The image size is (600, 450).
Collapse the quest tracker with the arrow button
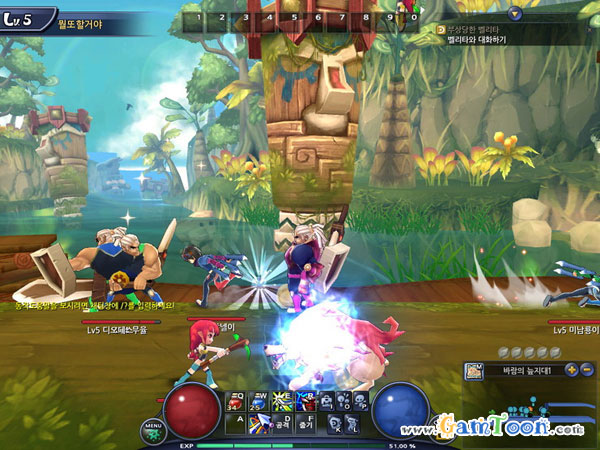515,14
